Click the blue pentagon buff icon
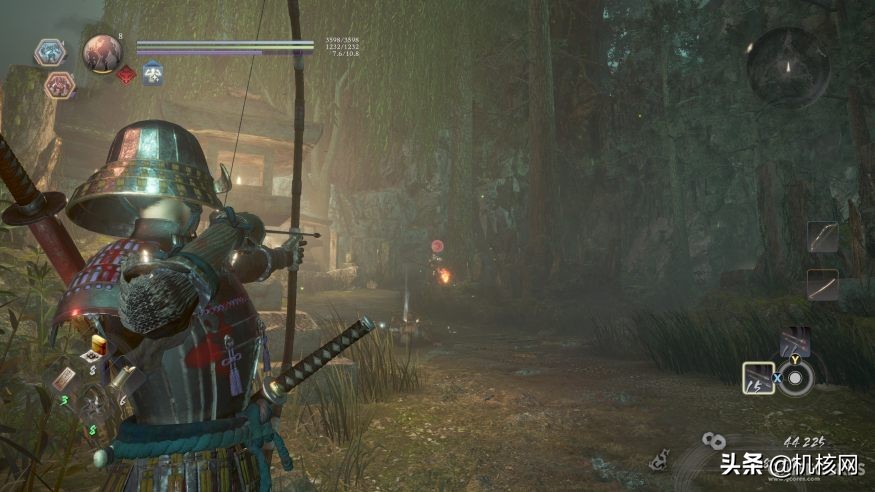 (152, 73)
